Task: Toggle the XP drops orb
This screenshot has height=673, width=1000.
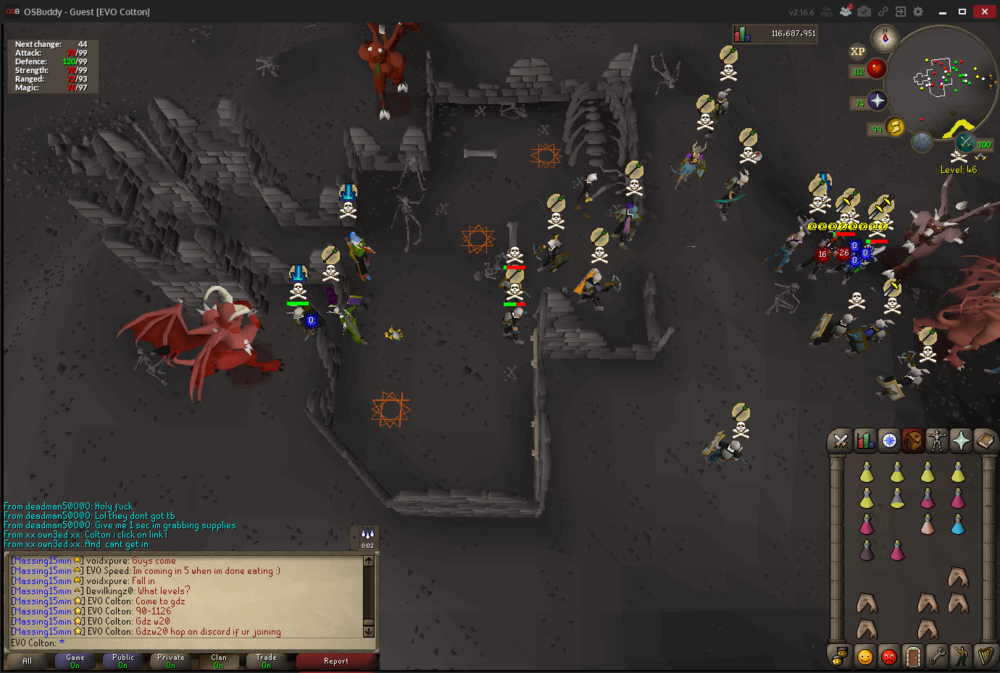Action: coord(857,51)
